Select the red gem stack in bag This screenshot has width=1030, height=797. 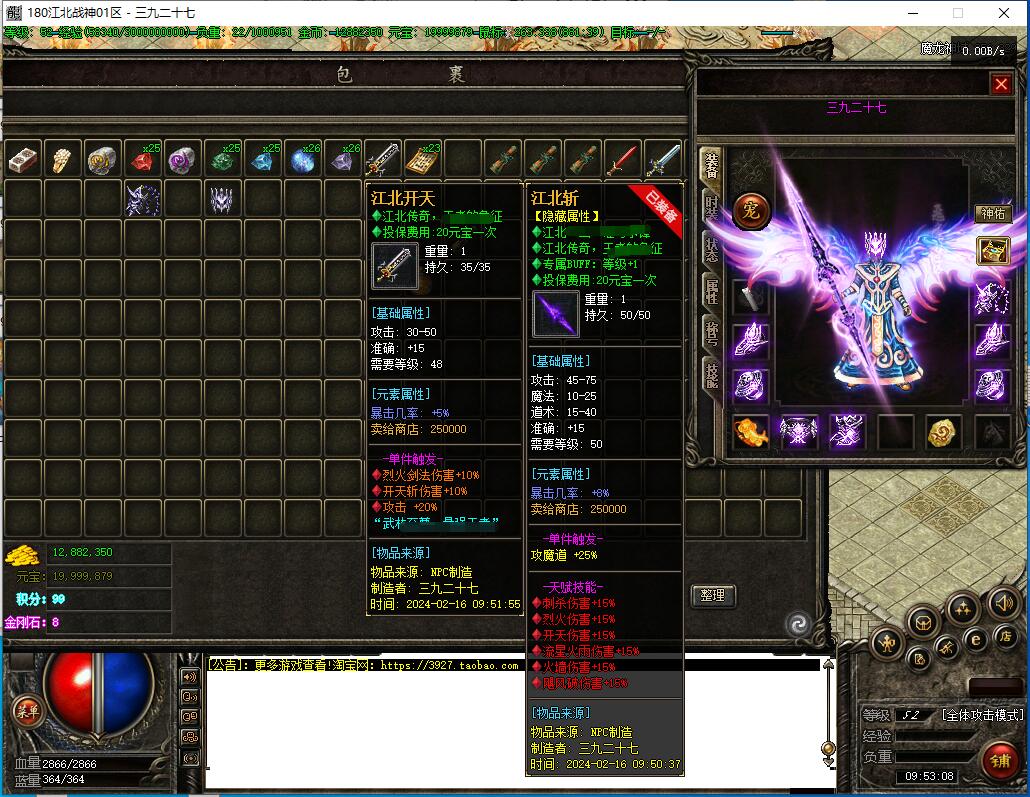click(x=143, y=160)
